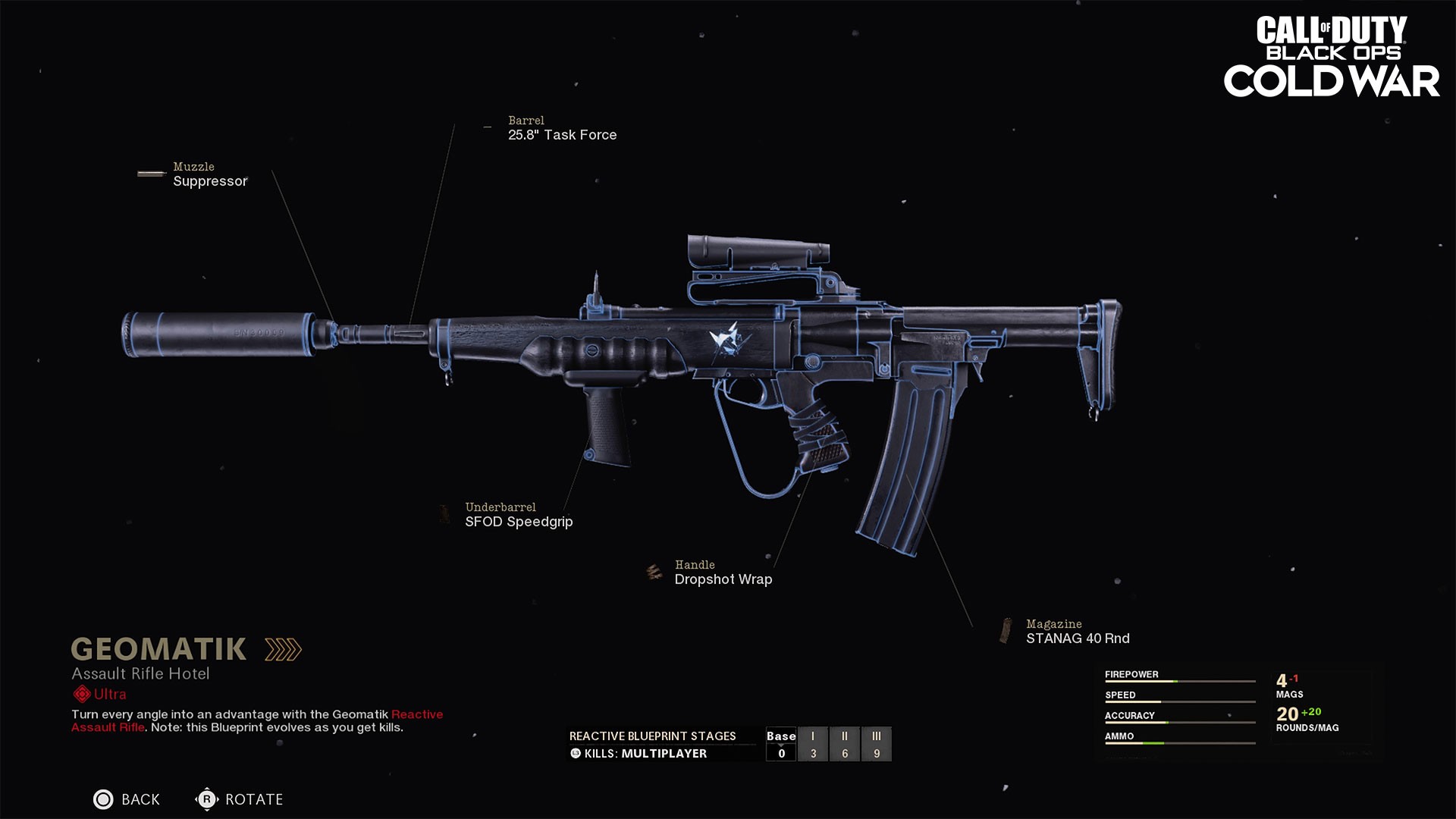Switch to reactive blueprint stage III
Image resolution: width=1456 pixels, height=819 pixels.
(x=877, y=744)
